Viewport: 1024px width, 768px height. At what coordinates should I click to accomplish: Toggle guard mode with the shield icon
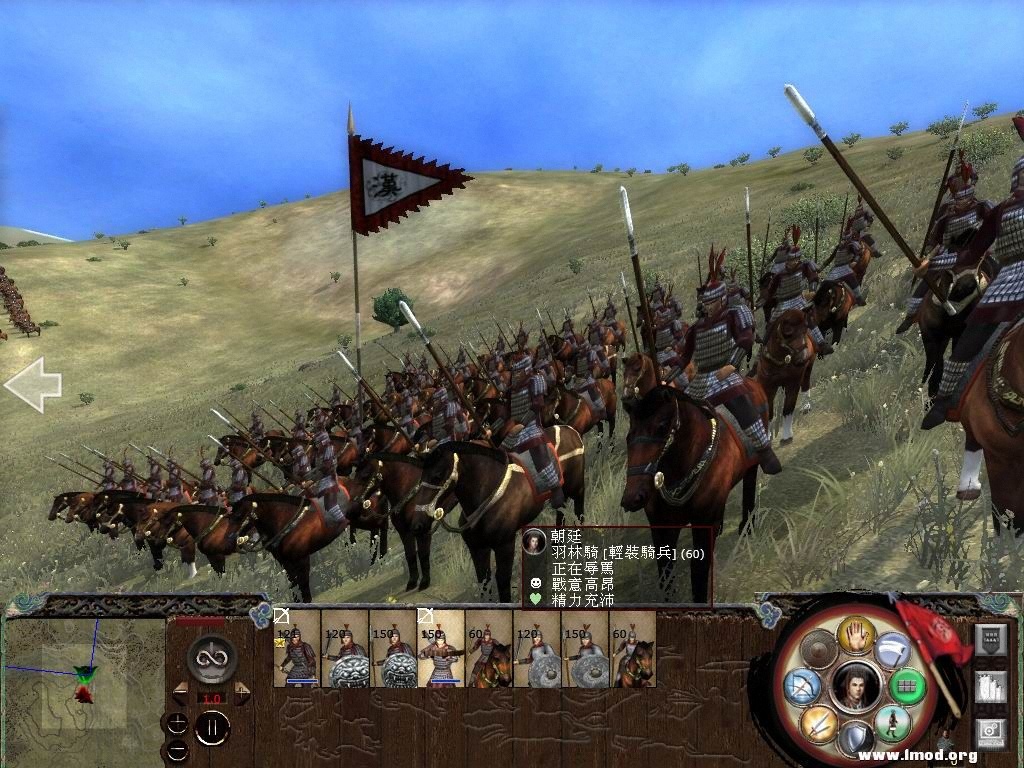click(x=855, y=740)
